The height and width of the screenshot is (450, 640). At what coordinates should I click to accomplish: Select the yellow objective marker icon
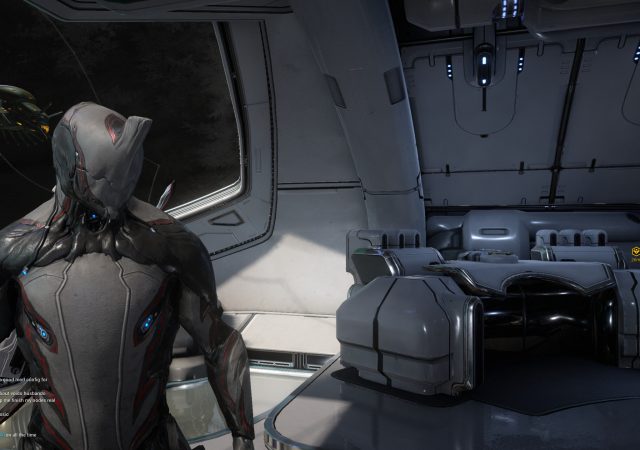pyautogui.click(x=634, y=251)
